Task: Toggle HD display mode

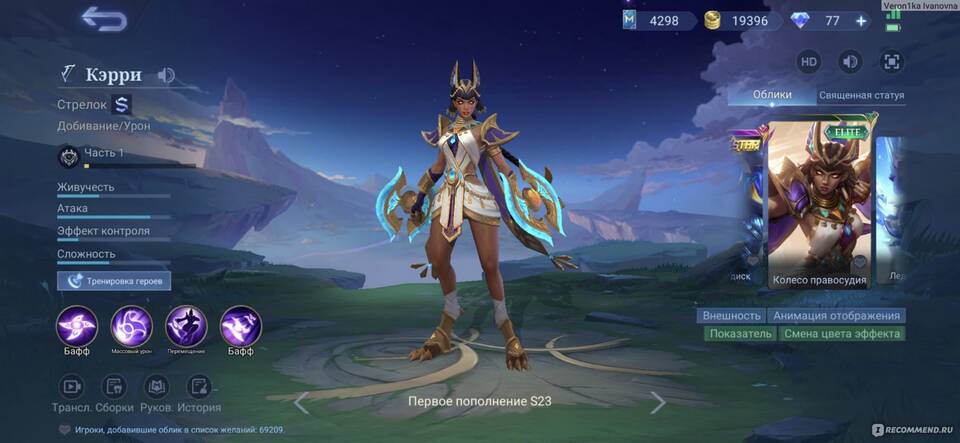Action: [809, 62]
